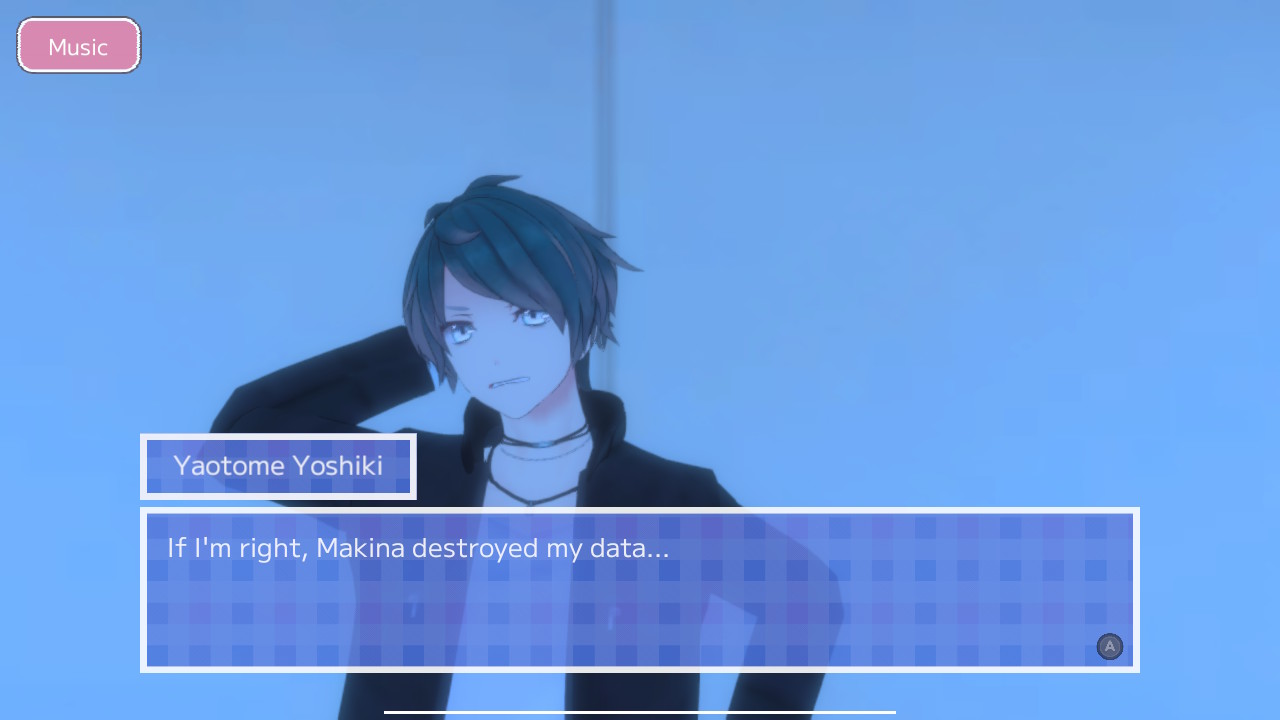The image size is (1280, 720).
Task: Click the A button prompt to advance dialogue
Action: pos(1109,647)
